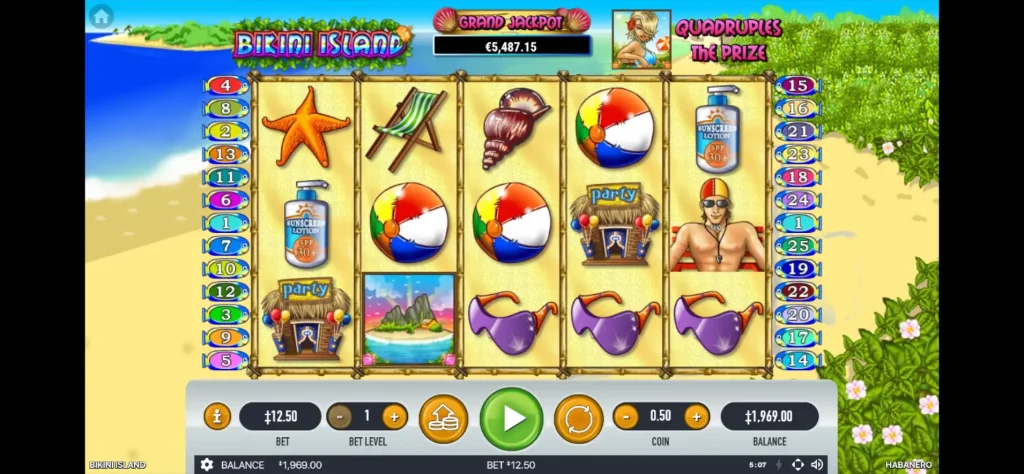This screenshot has height=474, width=1024.
Task: Select payline number 15 marker
Action: pos(797,86)
